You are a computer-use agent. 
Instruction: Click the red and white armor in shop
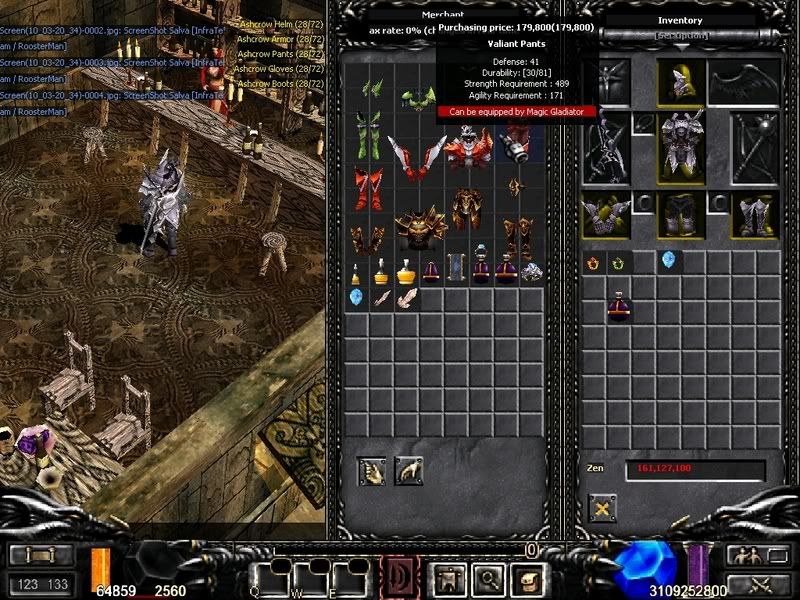(x=467, y=148)
